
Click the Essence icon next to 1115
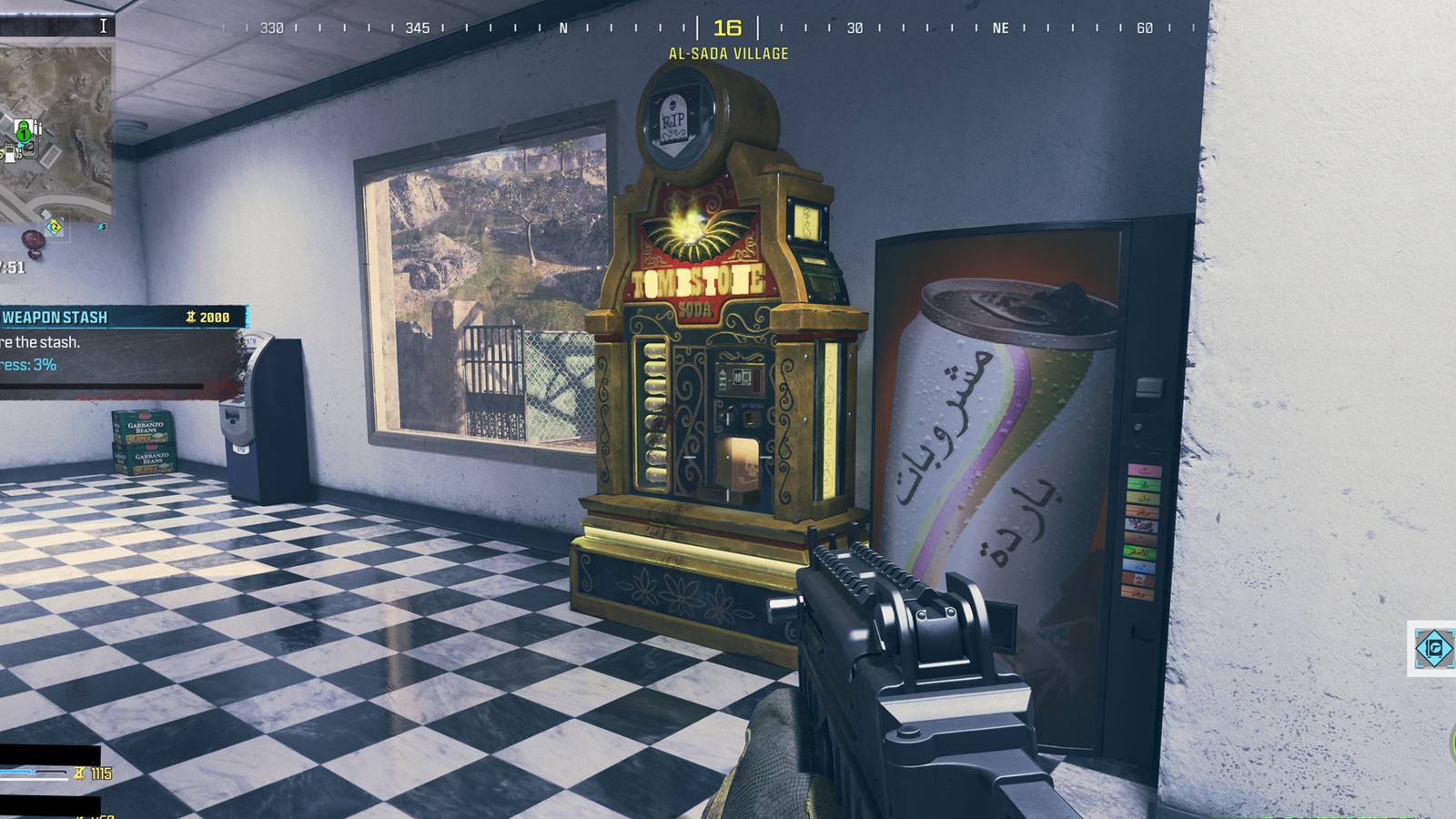79,773
